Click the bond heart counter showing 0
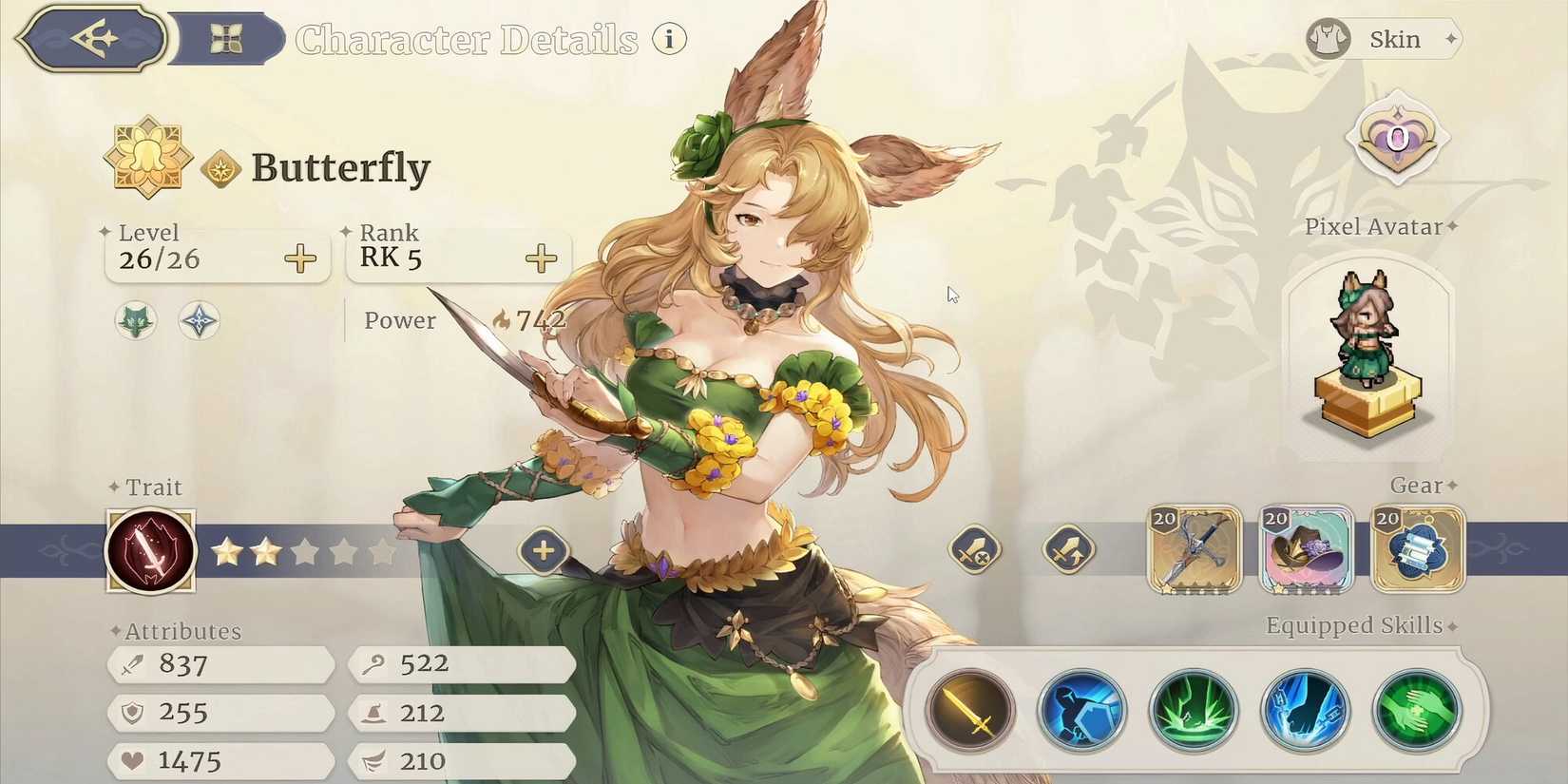 coord(1398,138)
